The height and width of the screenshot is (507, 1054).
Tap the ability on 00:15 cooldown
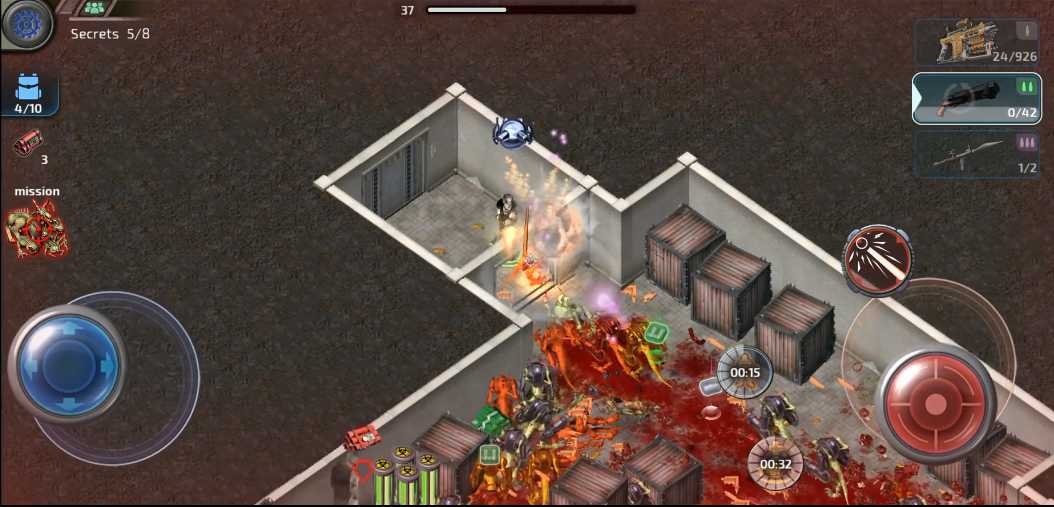pos(745,371)
